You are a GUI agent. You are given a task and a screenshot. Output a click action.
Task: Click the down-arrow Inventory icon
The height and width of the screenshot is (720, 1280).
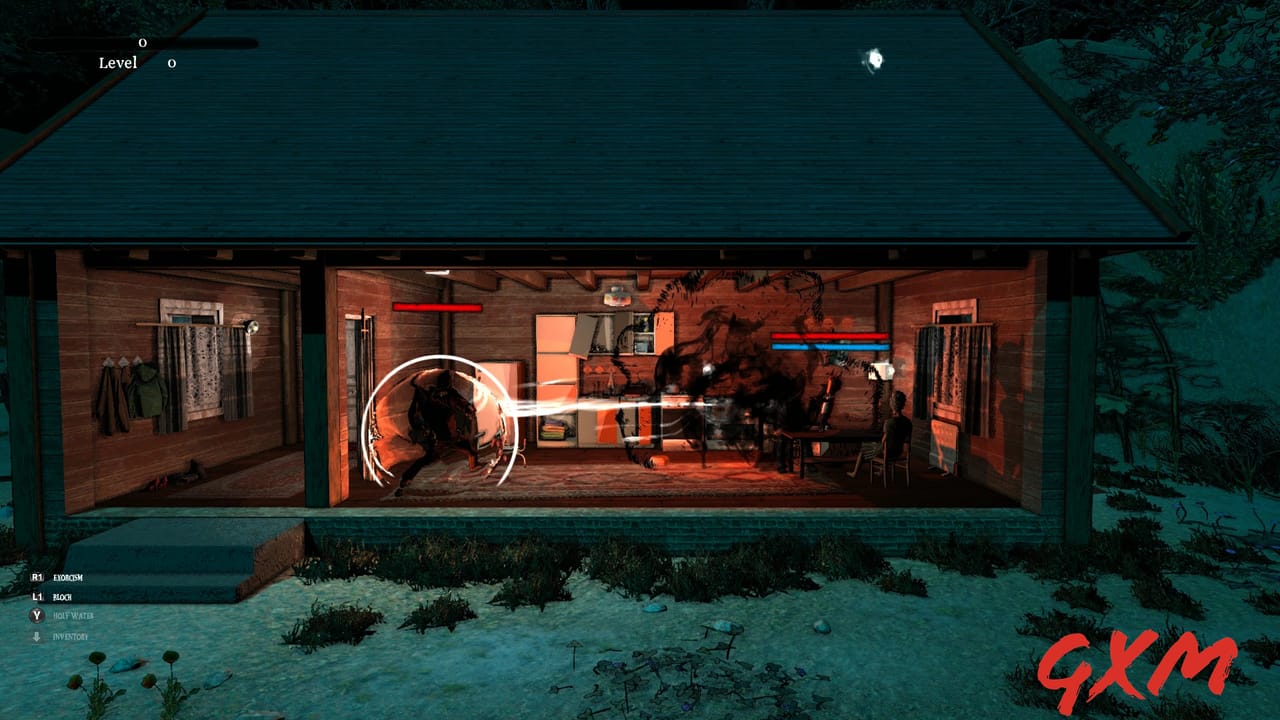37,635
